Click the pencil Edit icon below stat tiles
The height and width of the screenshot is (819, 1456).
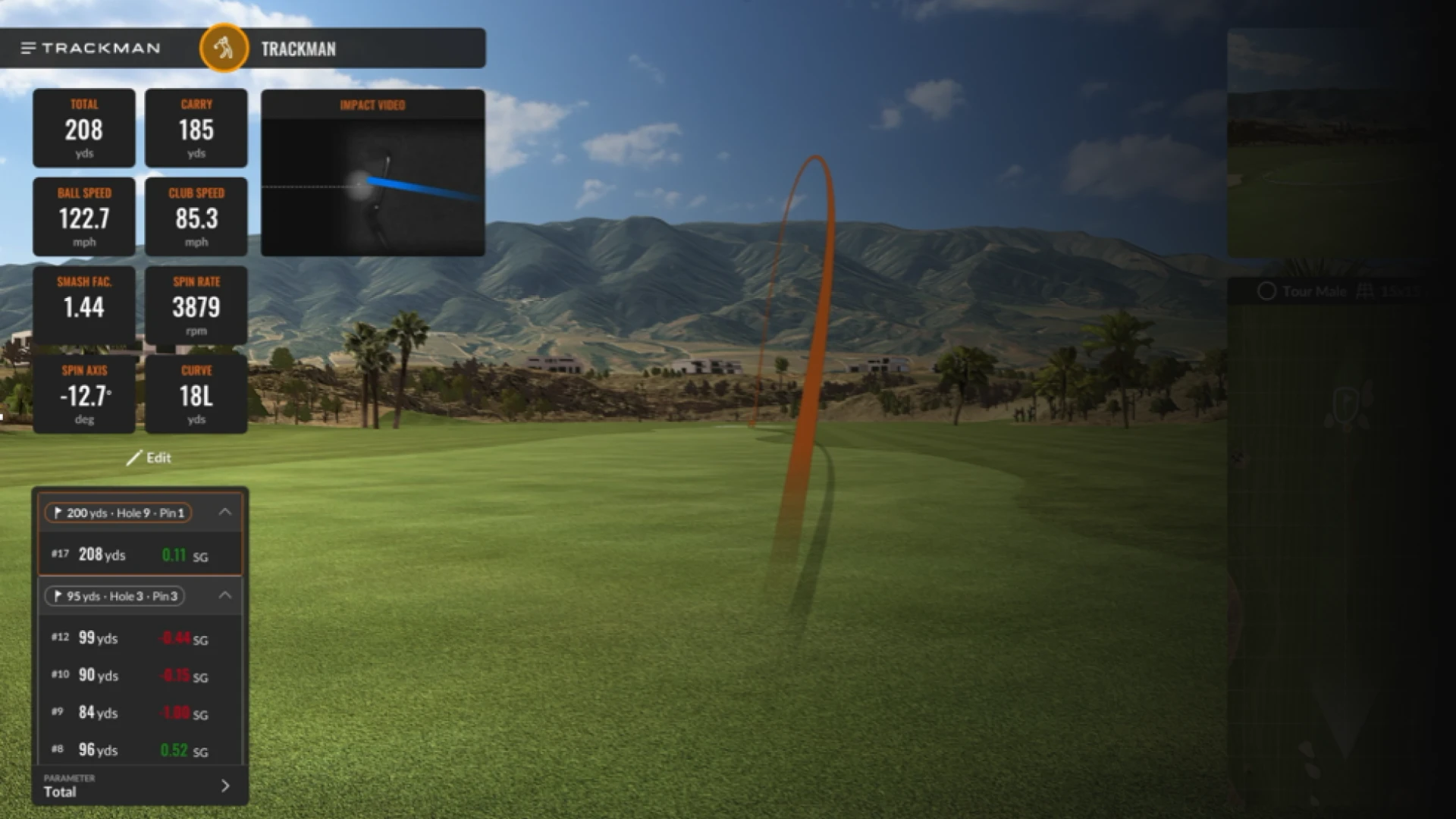pos(135,457)
